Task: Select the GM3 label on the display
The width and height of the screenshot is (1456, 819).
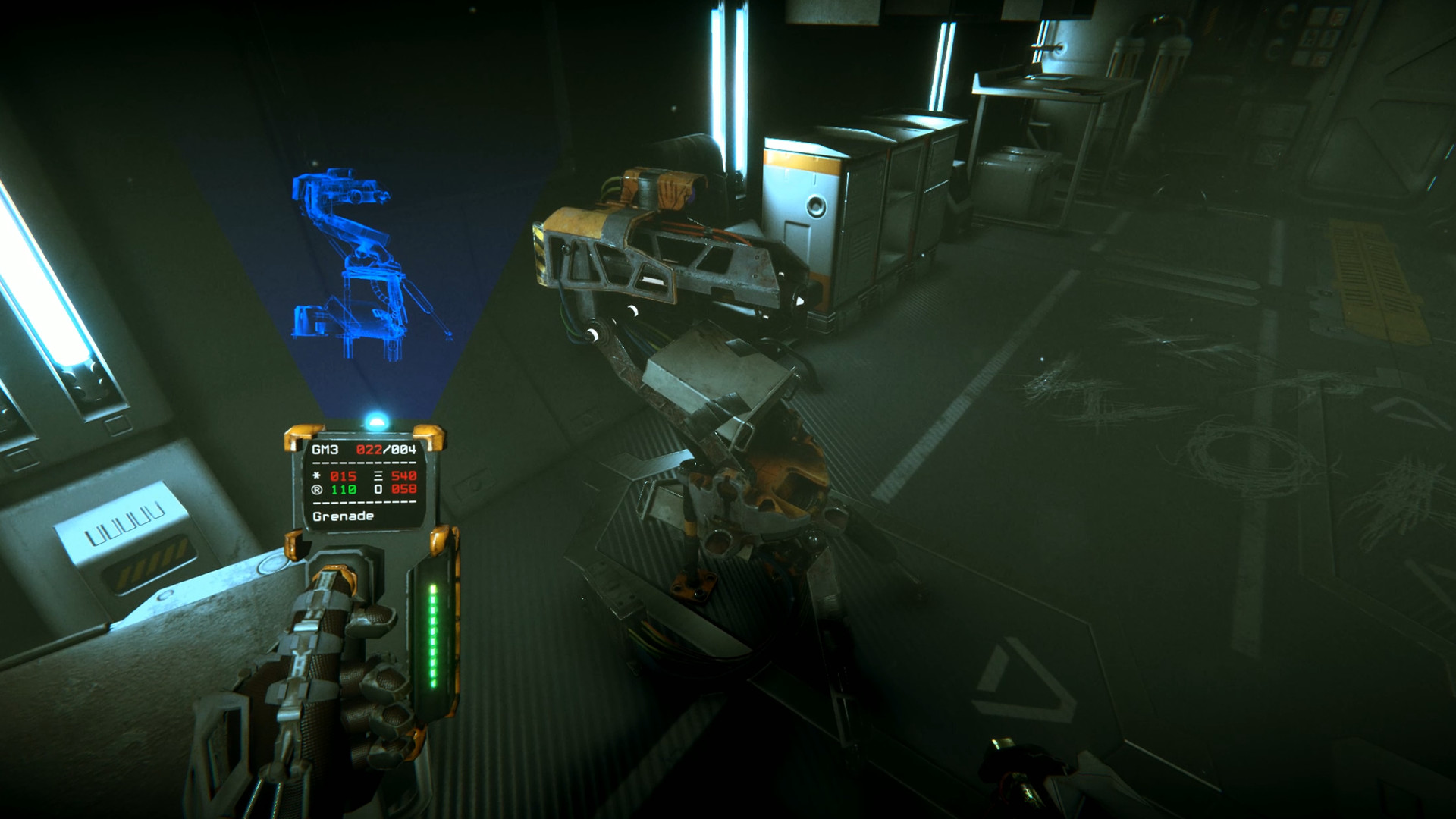Action: [x=325, y=450]
